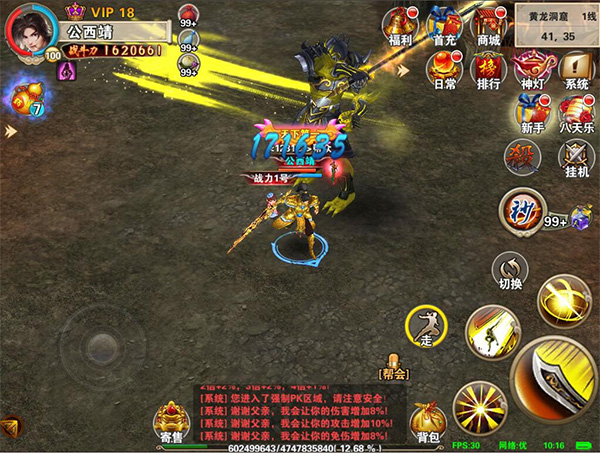Toggle 挂机 auto-battle mode

click(x=575, y=156)
